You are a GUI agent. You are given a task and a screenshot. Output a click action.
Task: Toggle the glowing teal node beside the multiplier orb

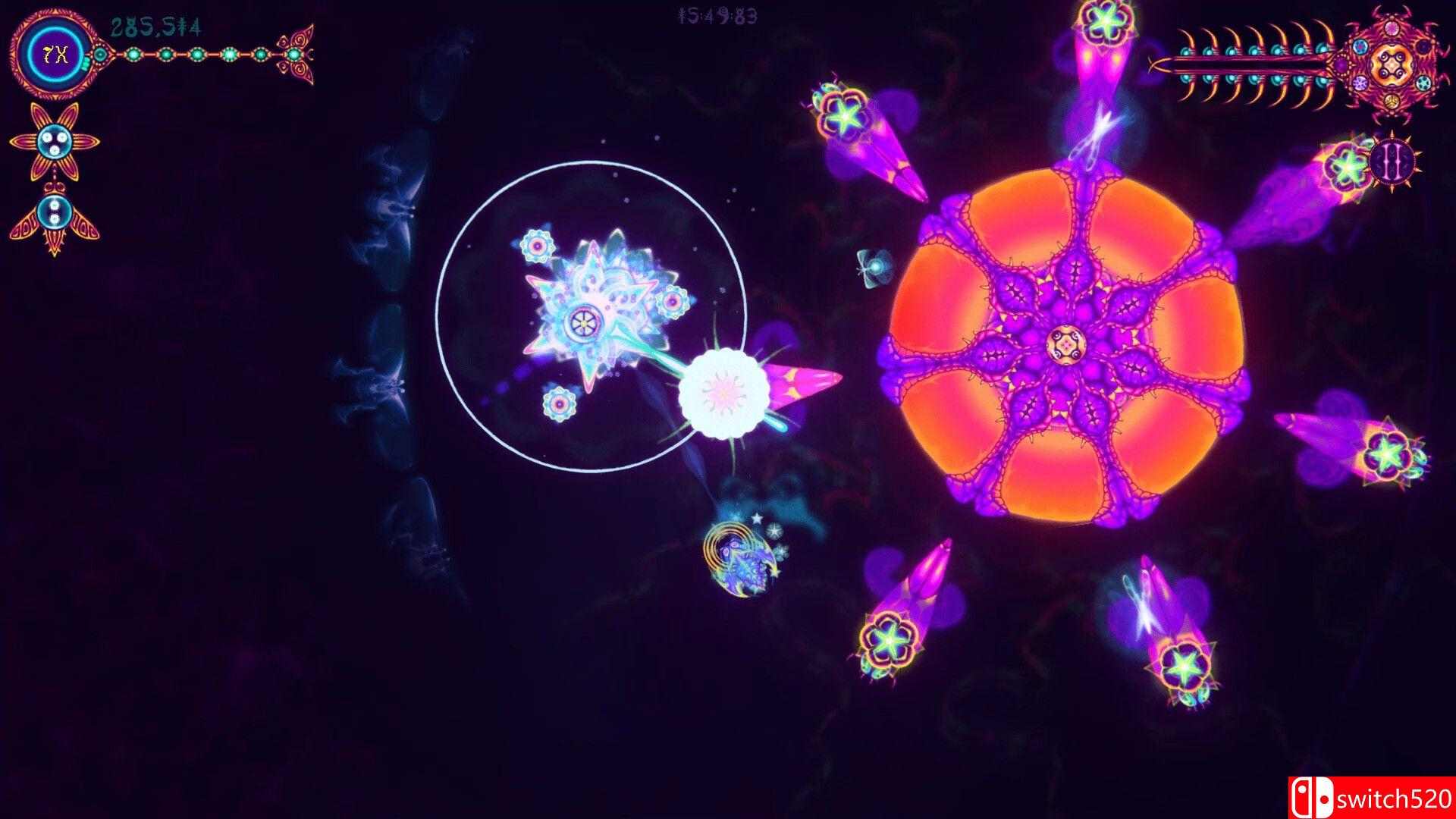[101, 55]
